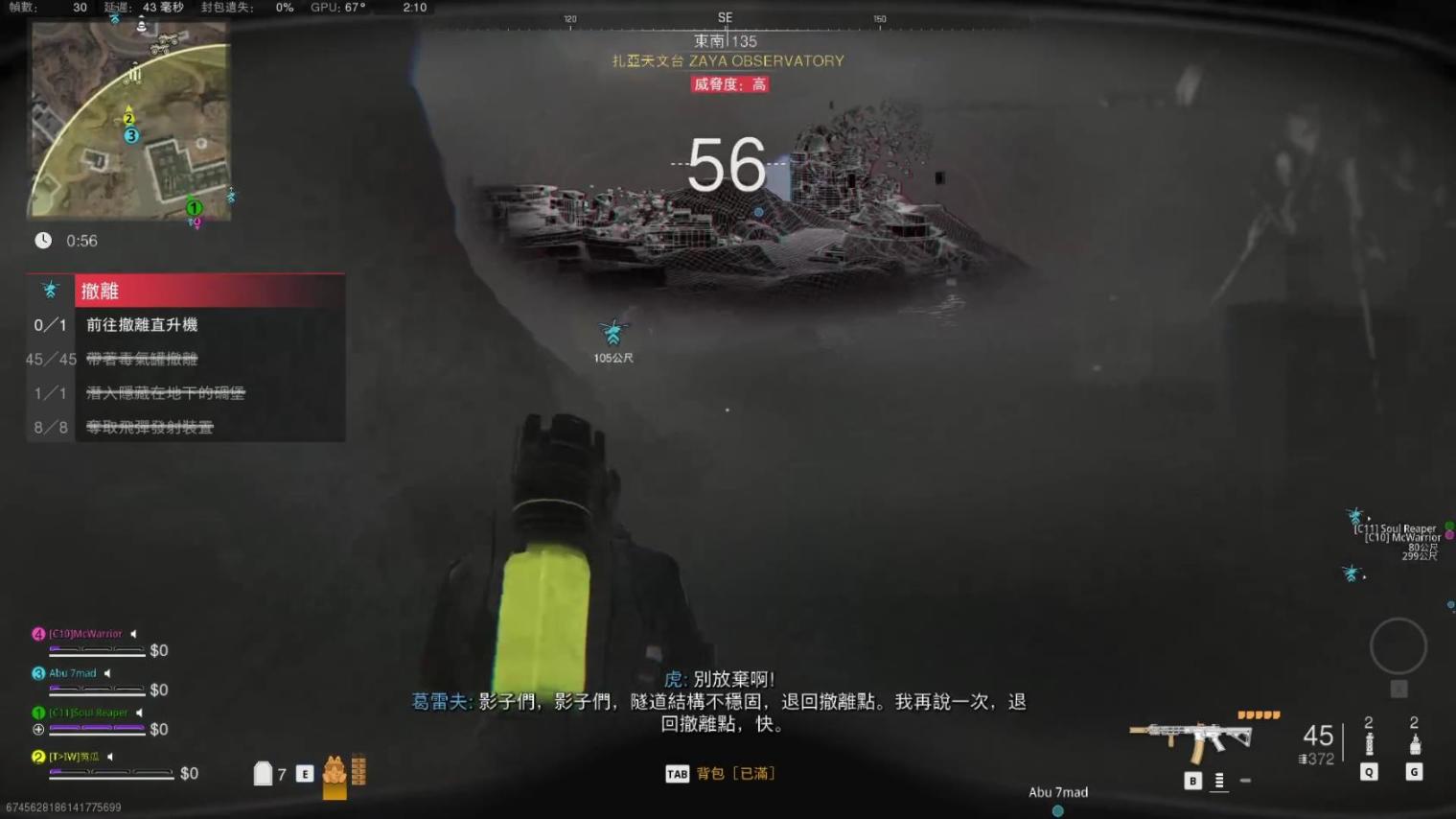Click the objective 前往撤離直升機
1456x819 pixels.
tap(140, 325)
